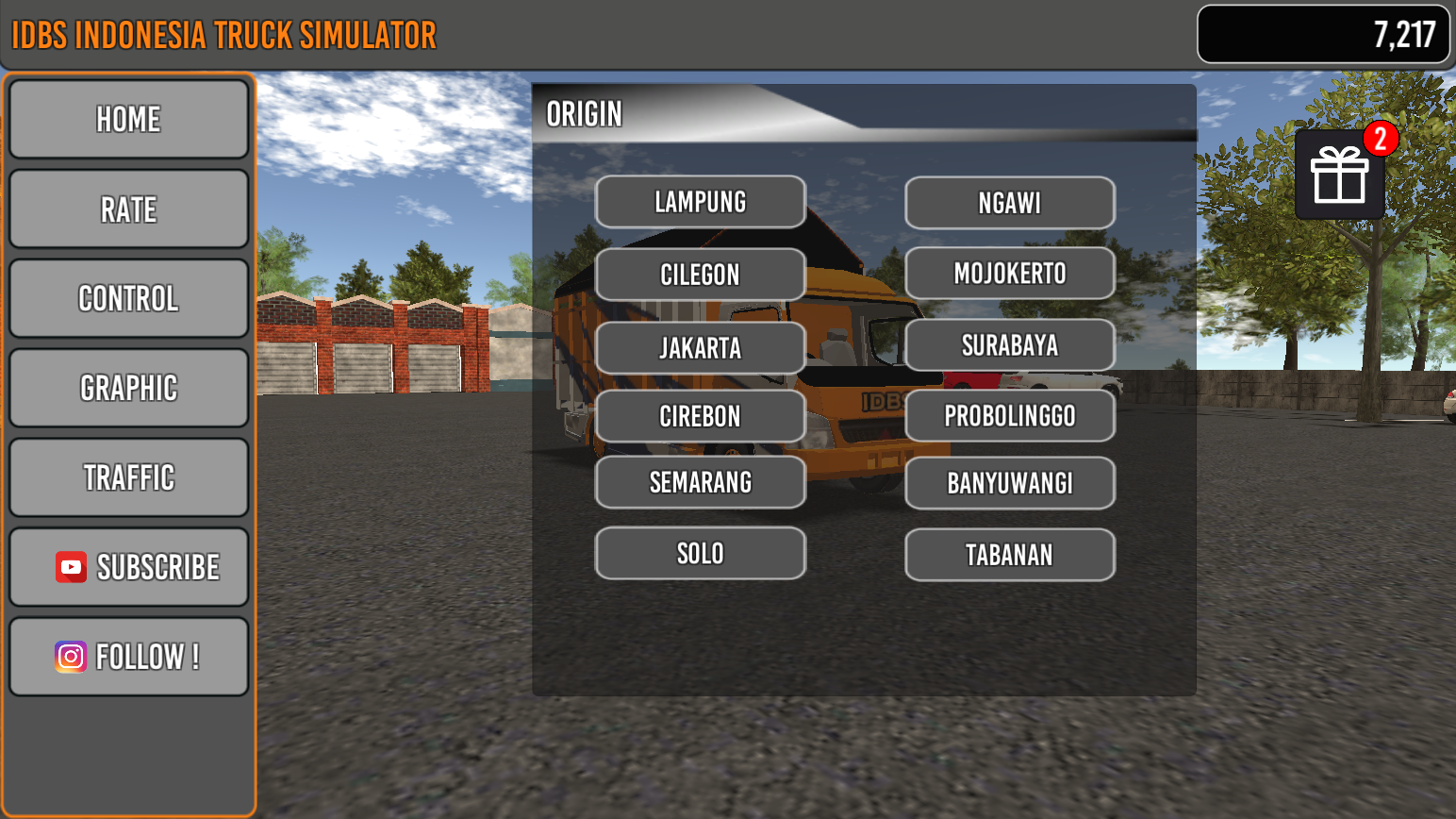Pick Tabanan as your origin
The width and height of the screenshot is (1456, 819).
(1009, 554)
